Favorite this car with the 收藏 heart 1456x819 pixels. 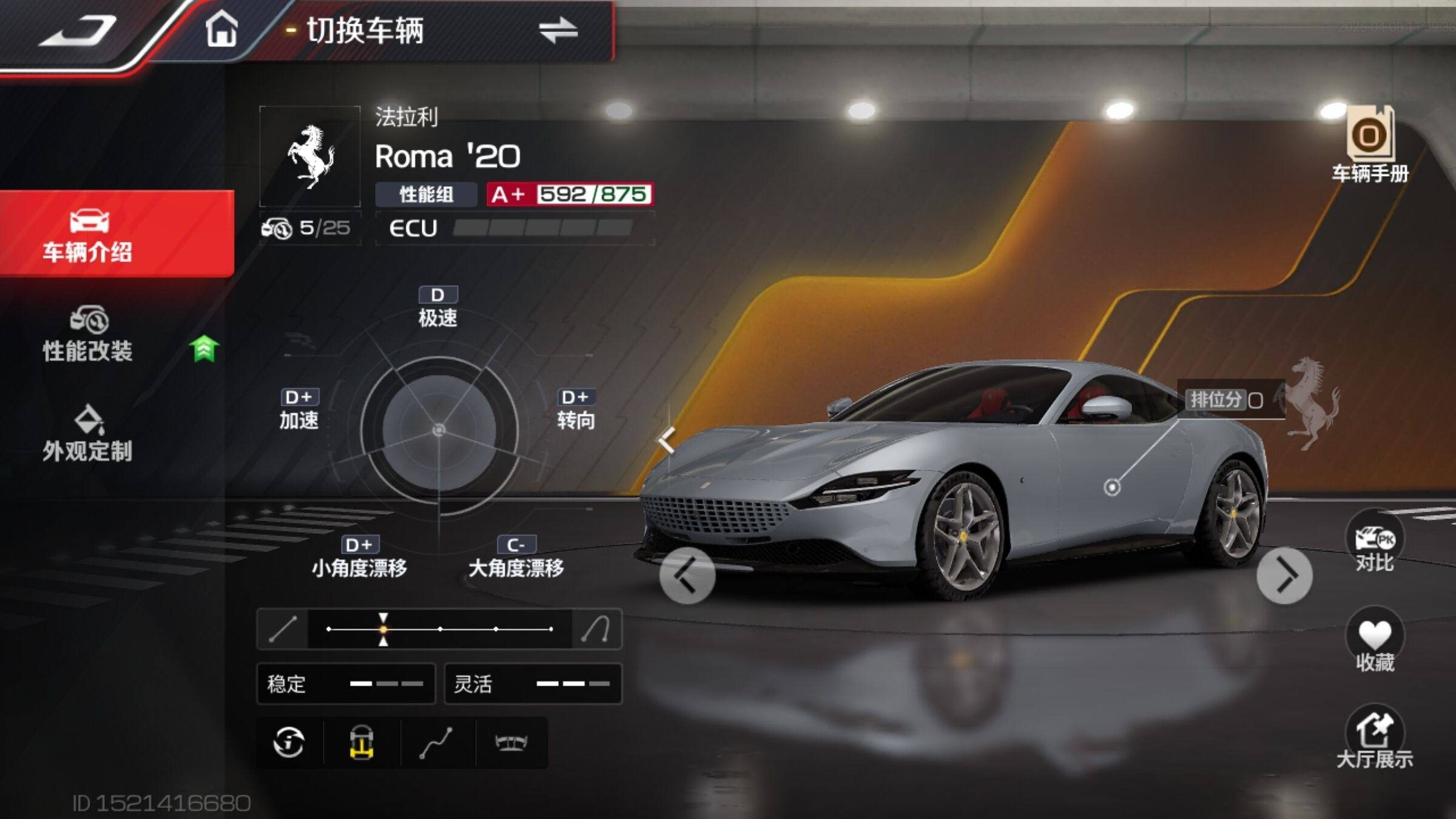point(1375,642)
